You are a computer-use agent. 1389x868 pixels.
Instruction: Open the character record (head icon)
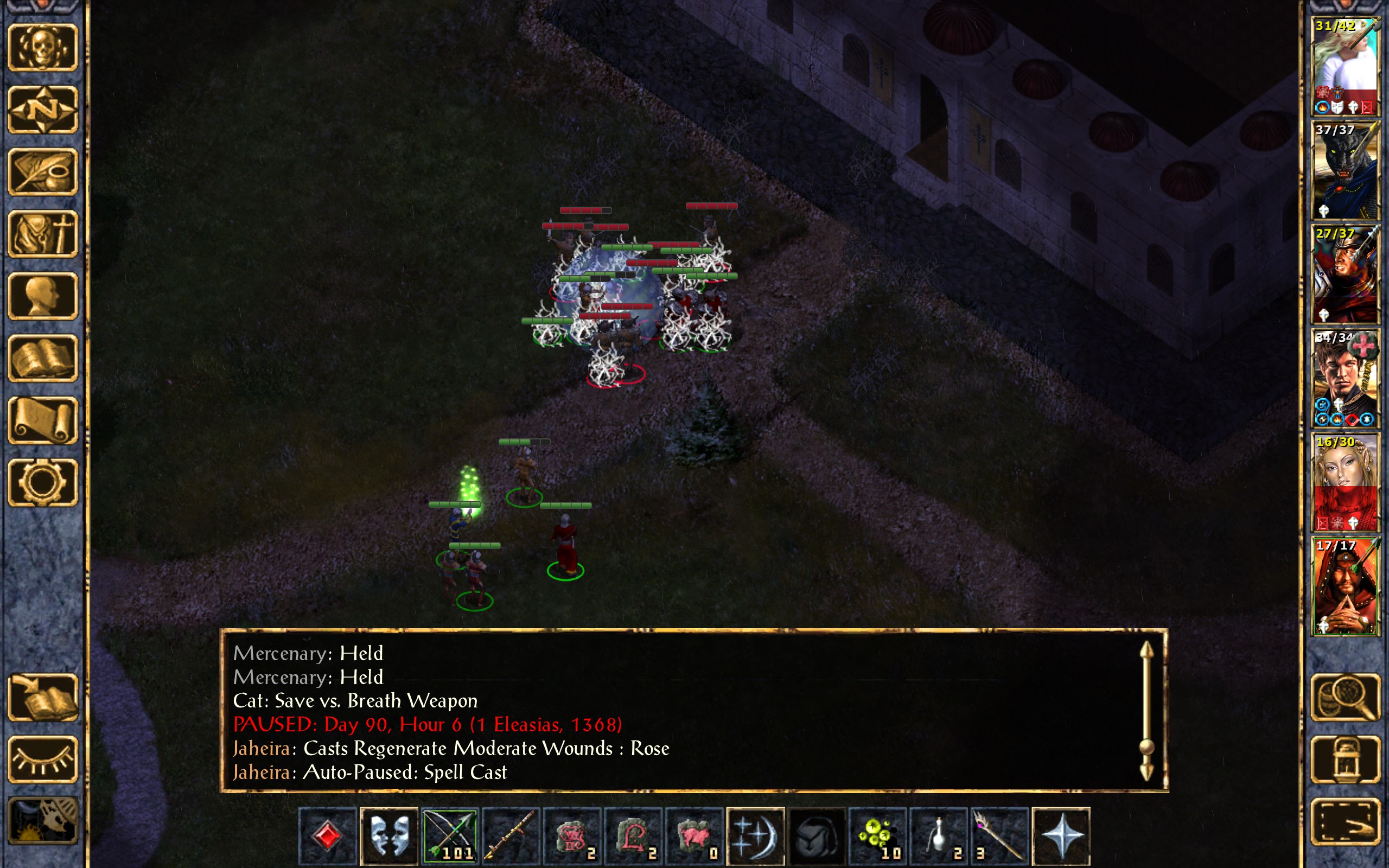click(42, 296)
